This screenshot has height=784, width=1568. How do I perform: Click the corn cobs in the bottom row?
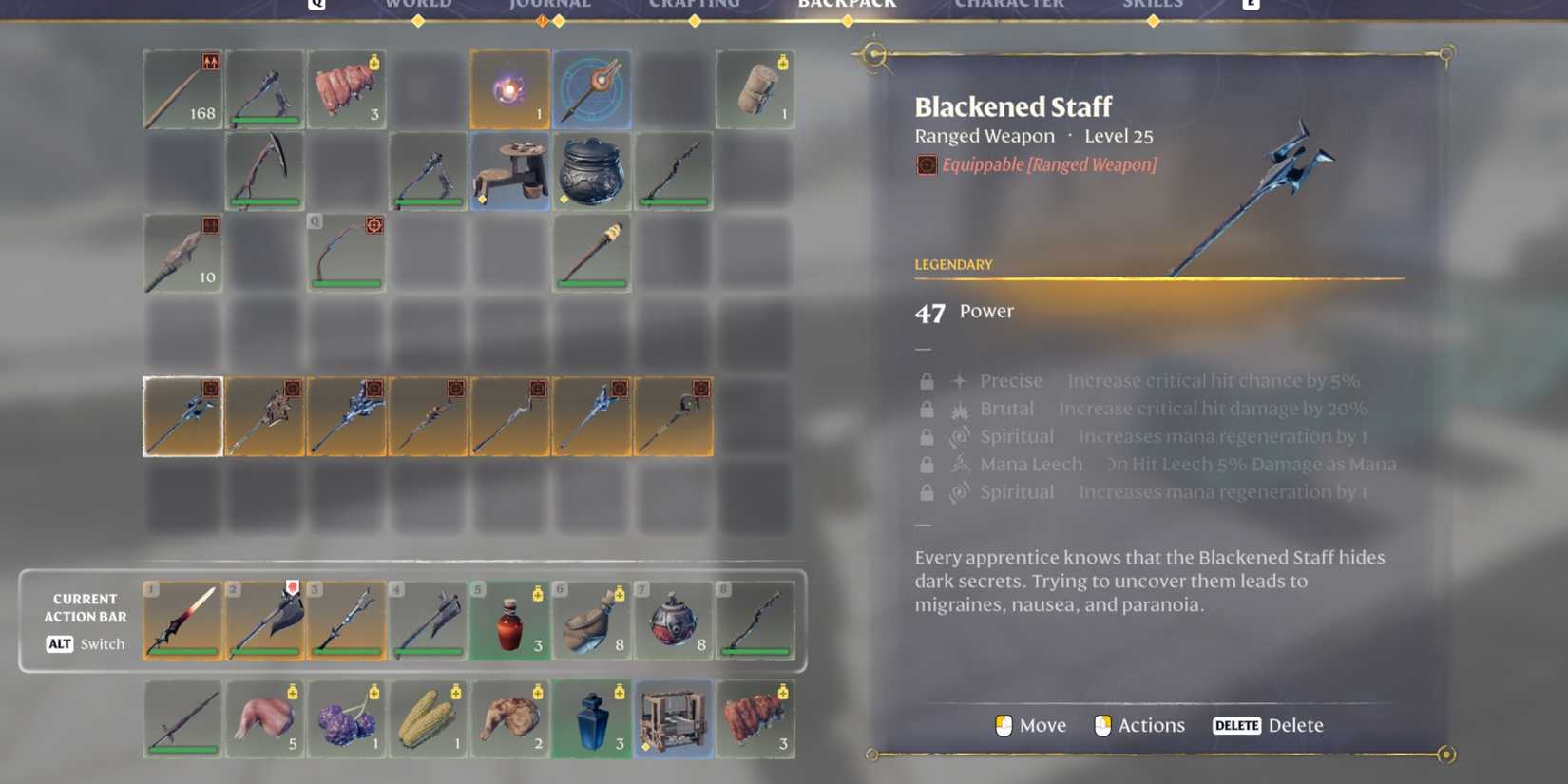click(429, 720)
